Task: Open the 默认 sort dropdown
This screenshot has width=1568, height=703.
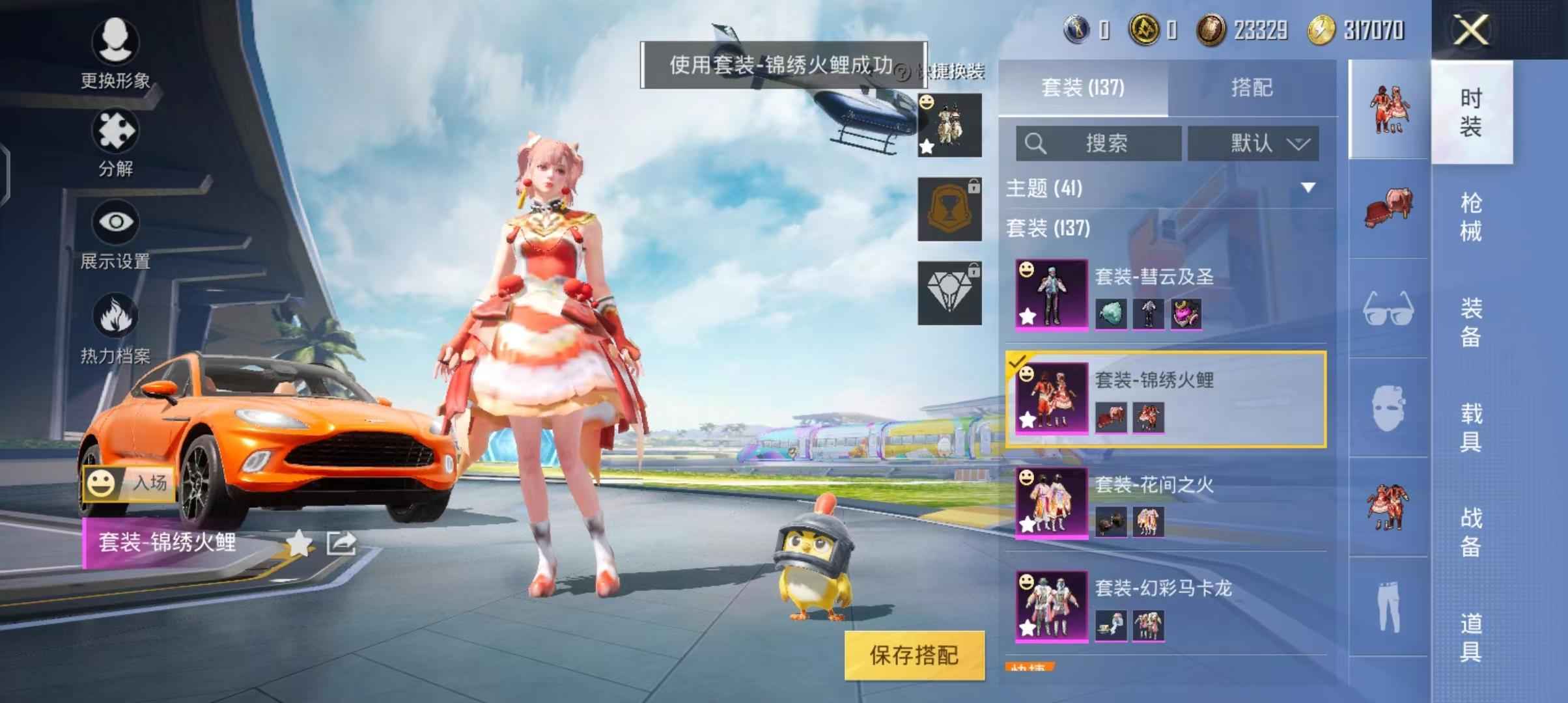Action: 1253,143
